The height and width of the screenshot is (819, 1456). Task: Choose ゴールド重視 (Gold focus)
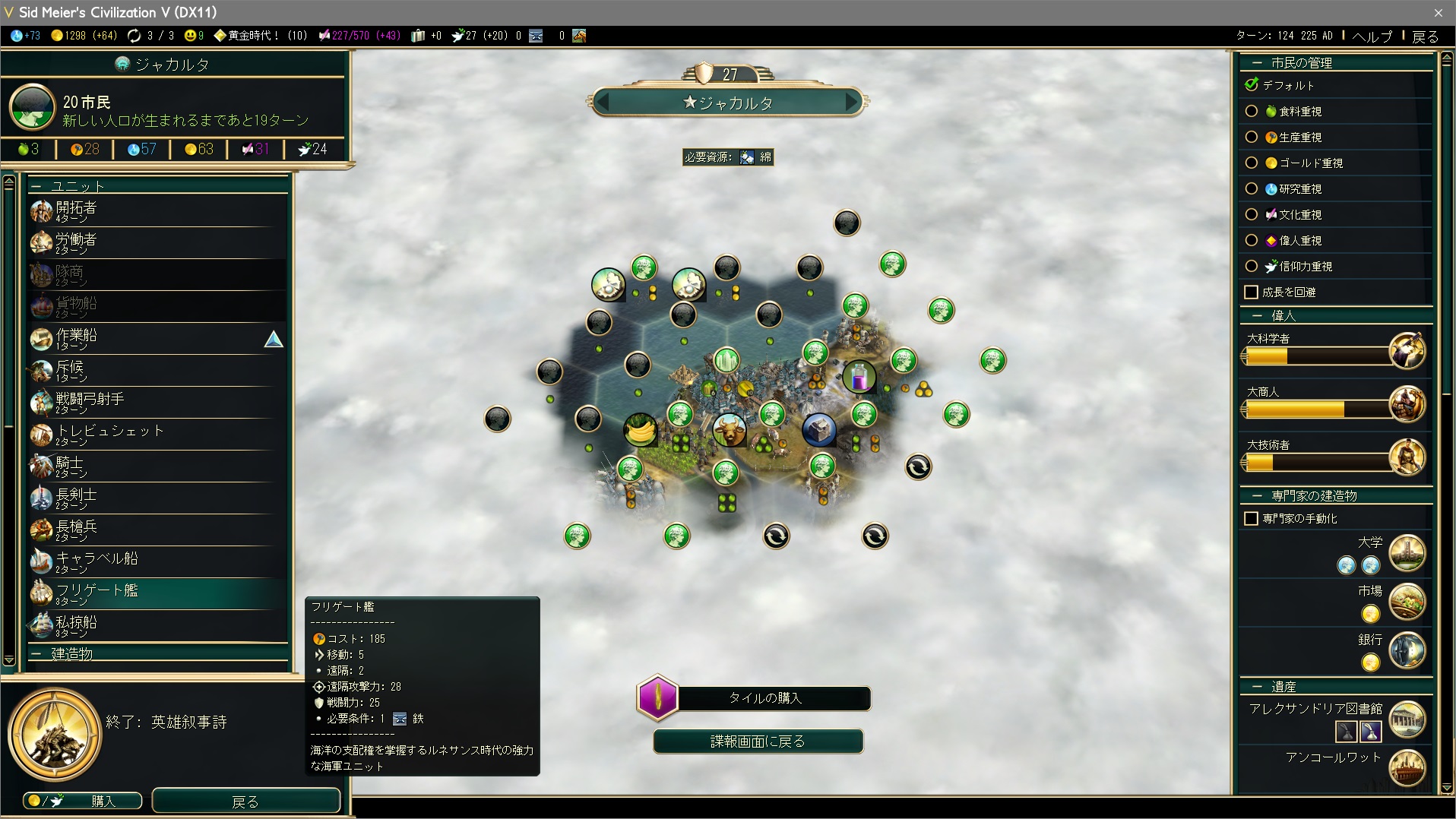point(1252,163)
